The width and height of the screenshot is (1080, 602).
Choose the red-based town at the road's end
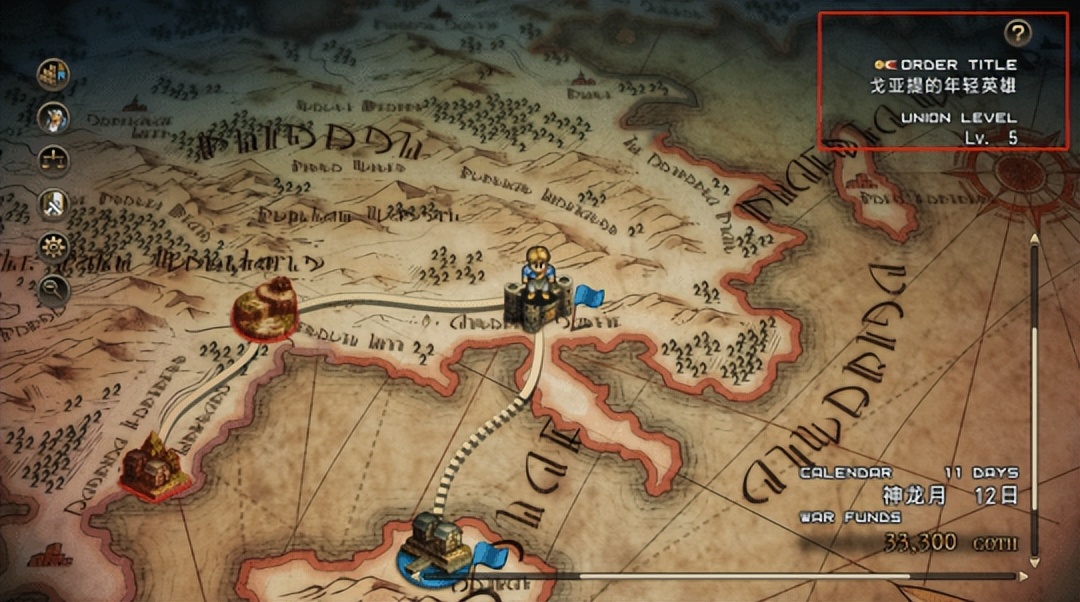coord(151,466)
